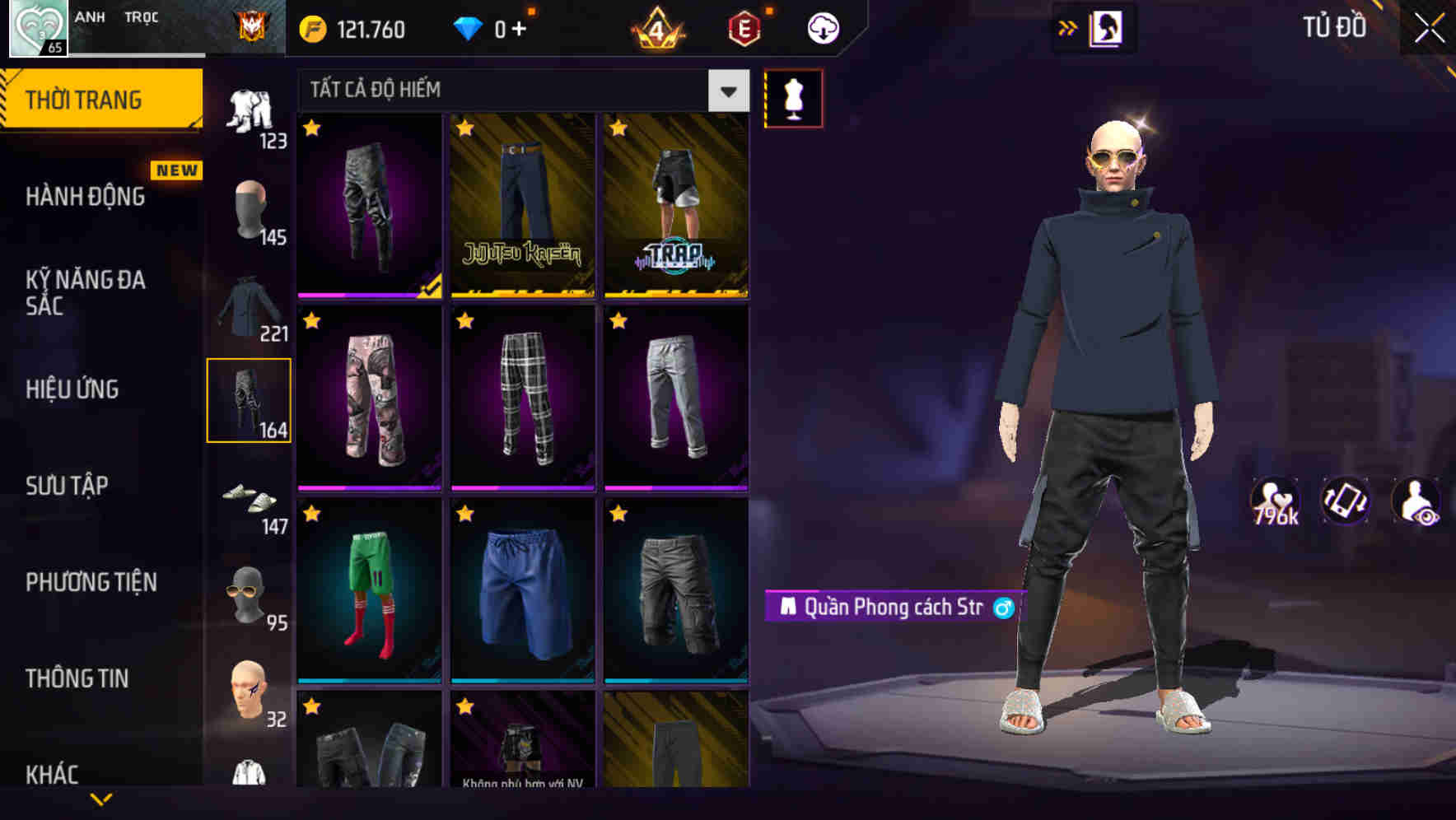1456x820 pixels.
Task: Expand the sidebar chevron below KHÁC
Action: click(x=101, y=797)
